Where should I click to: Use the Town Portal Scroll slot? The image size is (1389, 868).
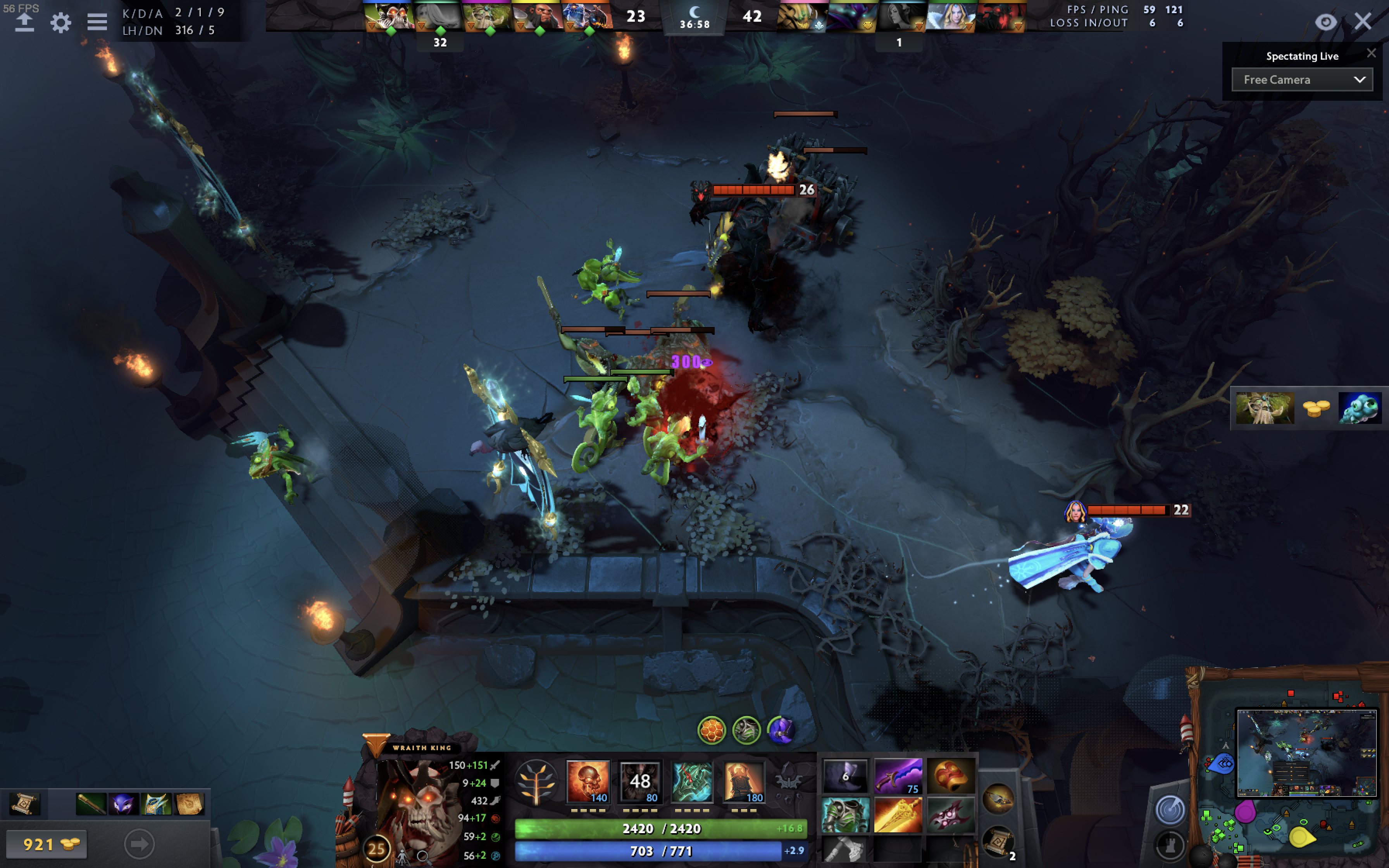998,841
